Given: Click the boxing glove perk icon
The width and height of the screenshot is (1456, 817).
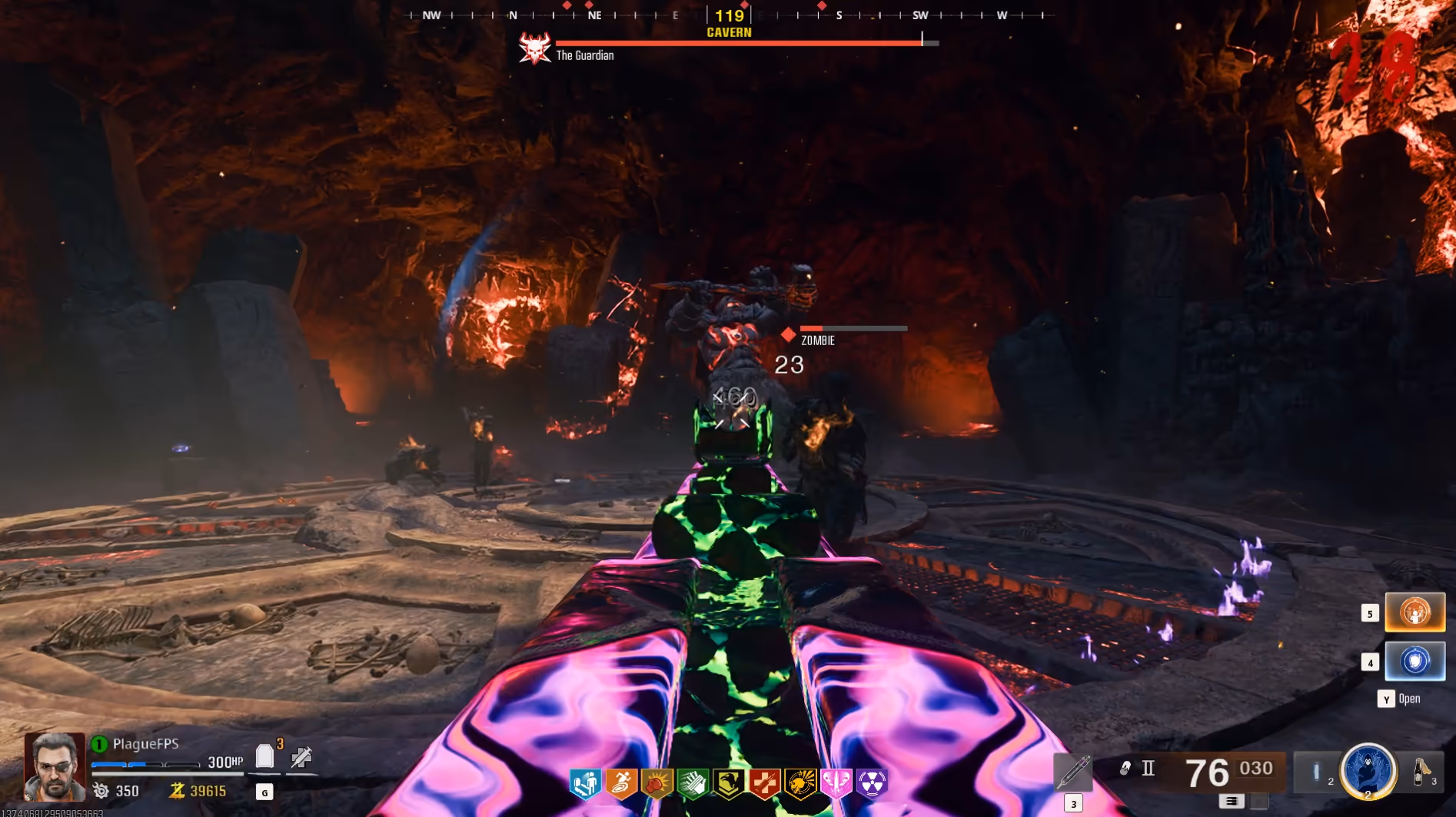Looking at the screenshot, I should (x=657, y=783).
